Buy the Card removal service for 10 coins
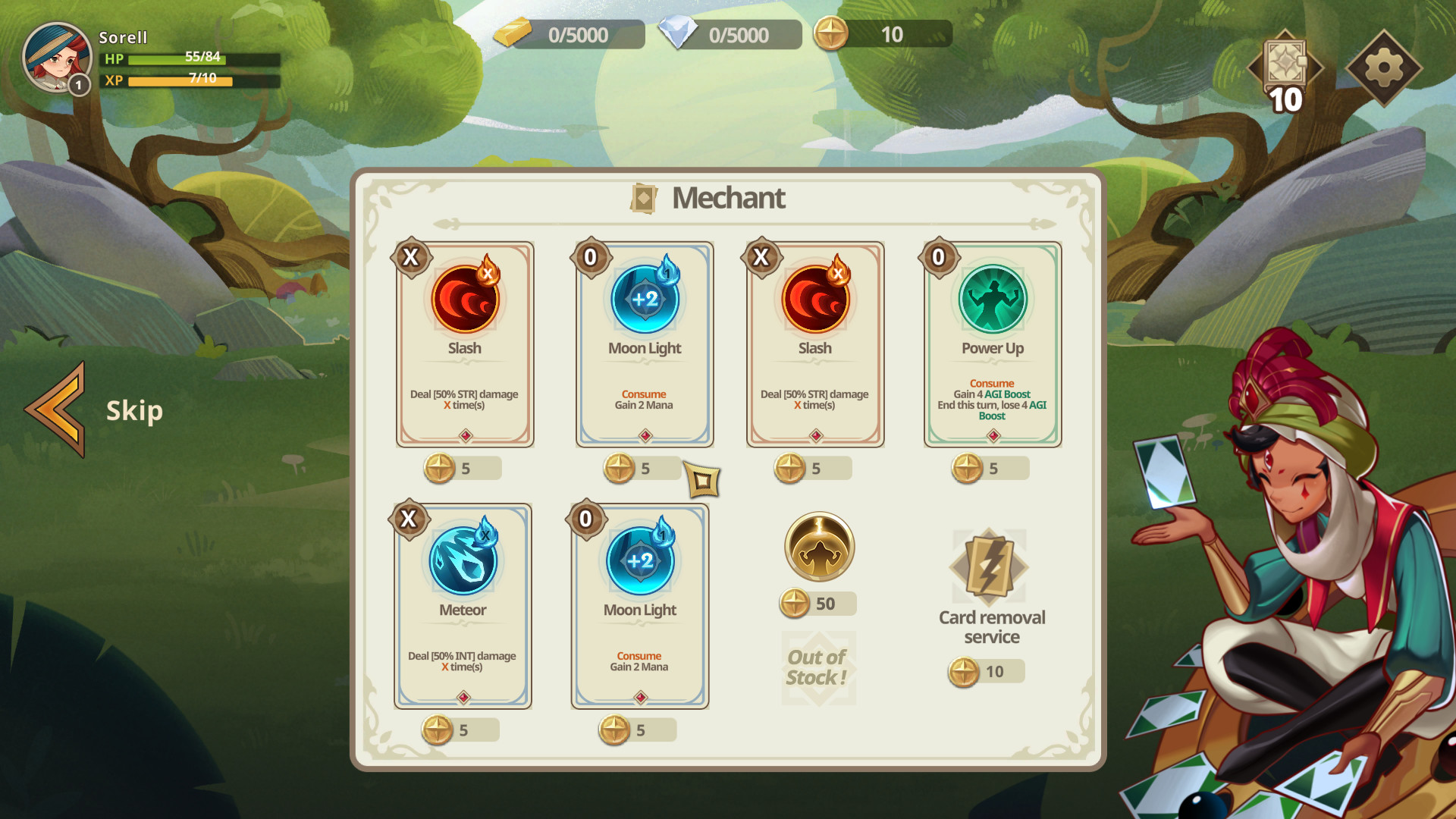1456x819 pixels. coord(986,671)
